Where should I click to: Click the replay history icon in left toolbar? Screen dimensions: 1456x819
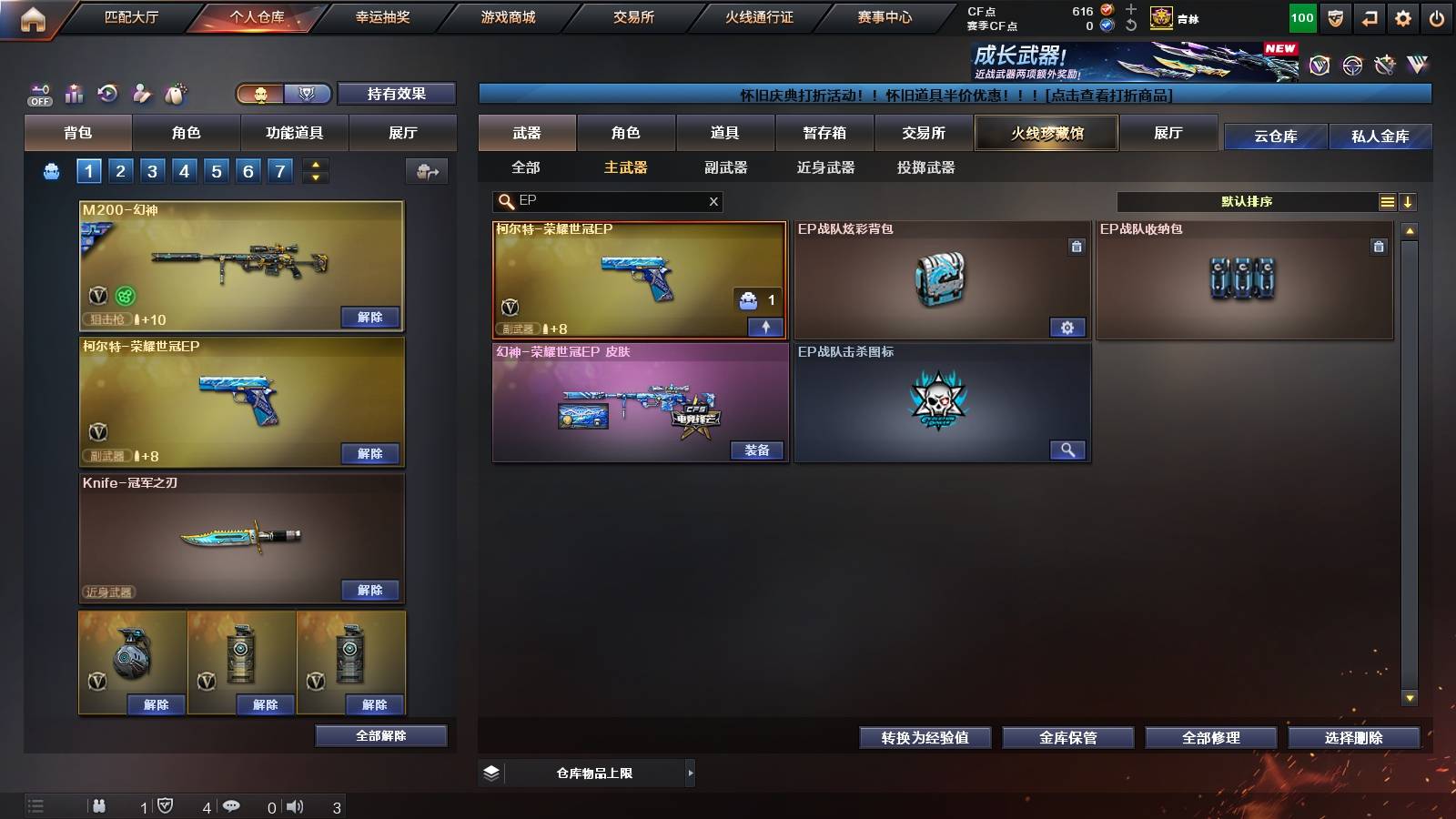[106, 93]
